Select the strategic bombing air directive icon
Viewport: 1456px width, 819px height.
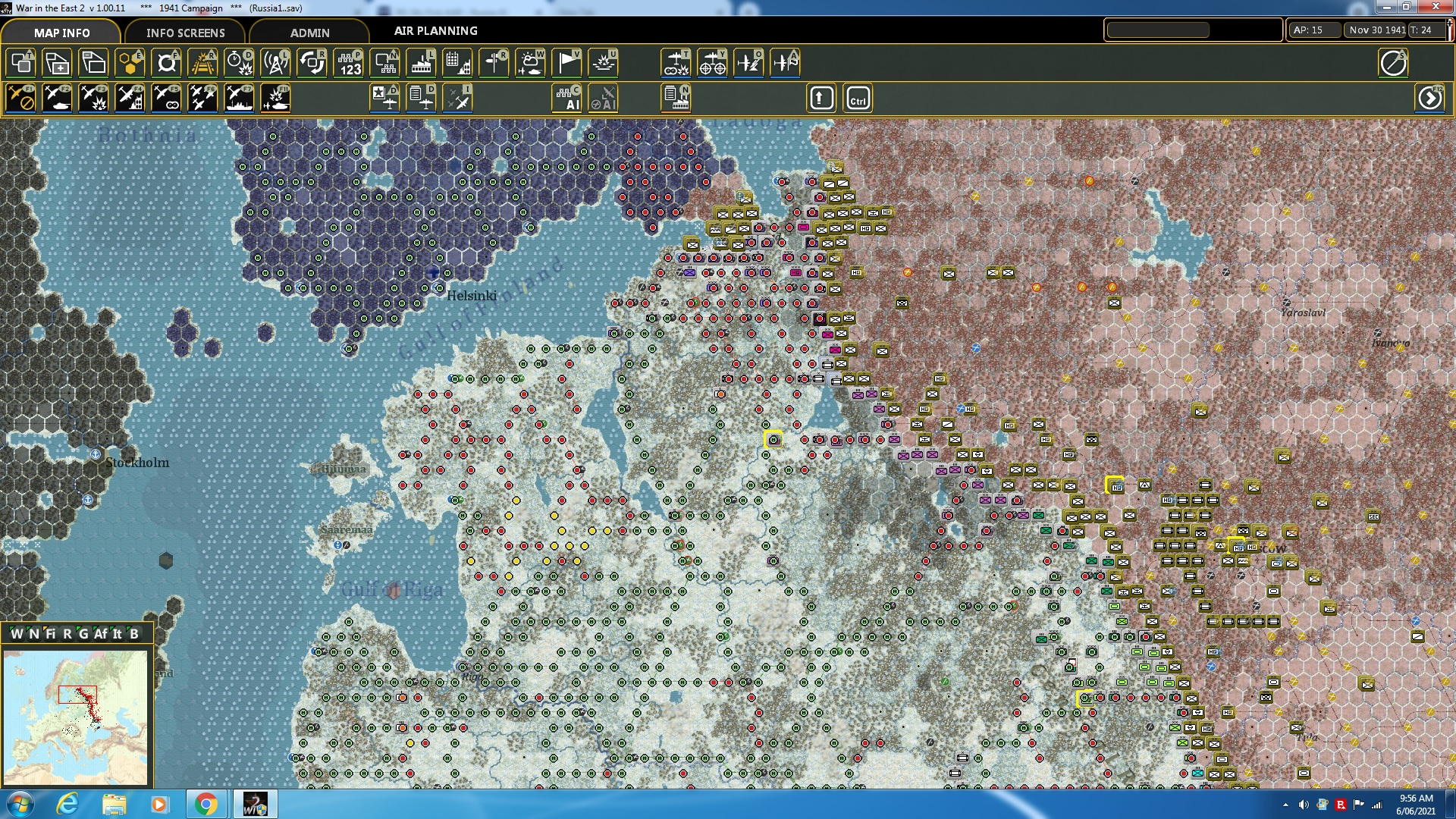click(130, 97)
